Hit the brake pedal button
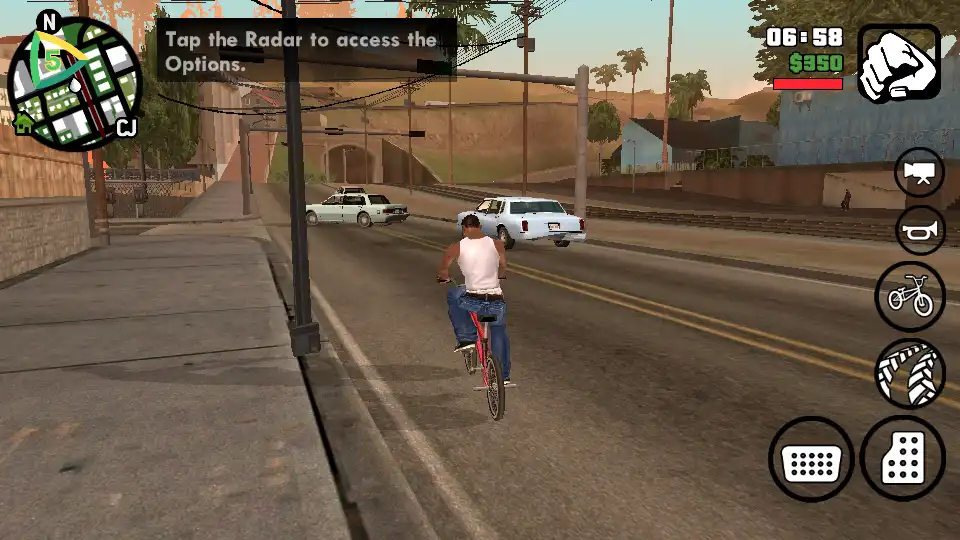This screenshot has height=540, width=960. pyautogui.click(x=811, y=460)
